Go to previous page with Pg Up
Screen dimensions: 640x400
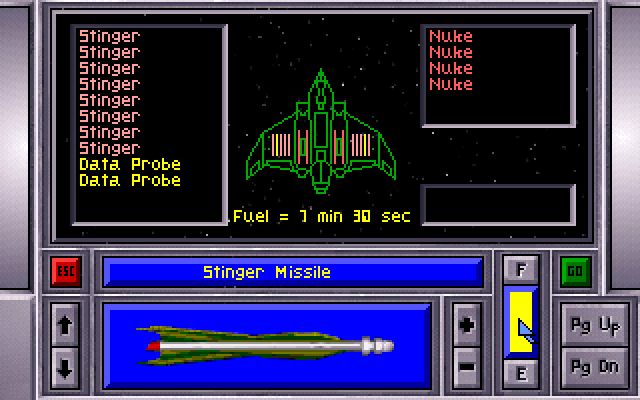click(x=595, y=326)
